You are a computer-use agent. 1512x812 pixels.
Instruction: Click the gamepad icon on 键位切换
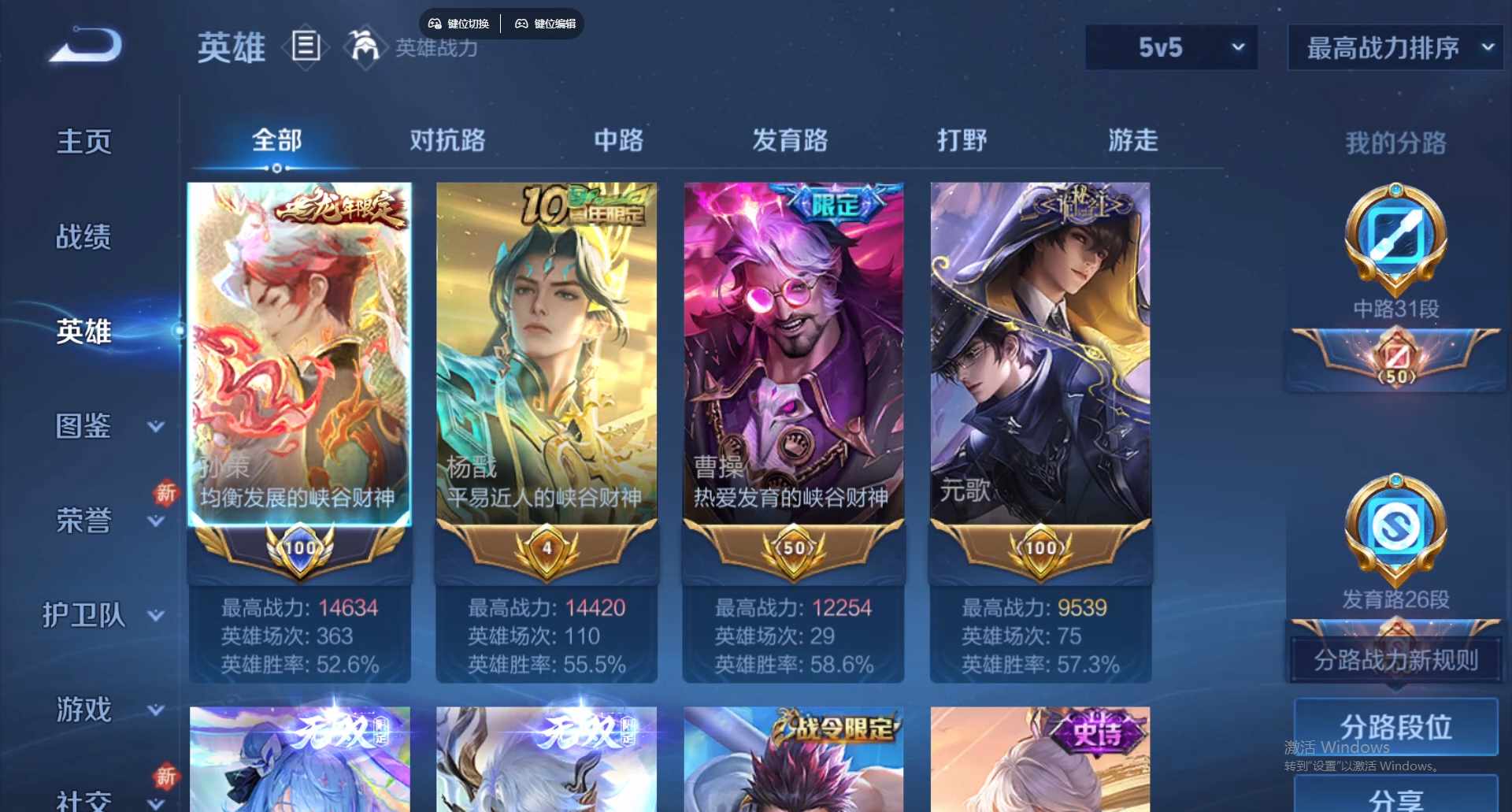[x=435, y=24]
